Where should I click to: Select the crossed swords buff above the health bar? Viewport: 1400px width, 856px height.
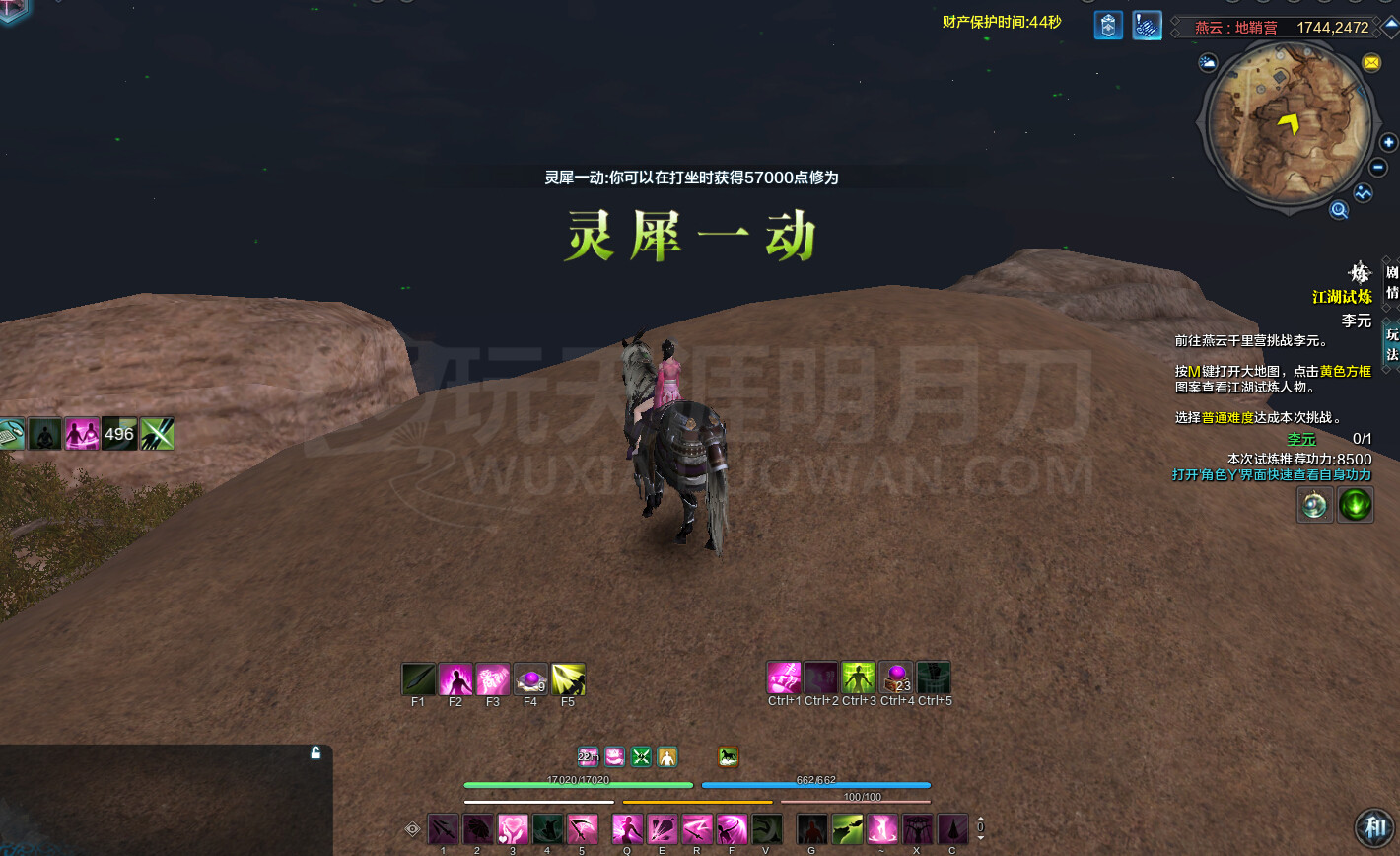click(641, 757)
